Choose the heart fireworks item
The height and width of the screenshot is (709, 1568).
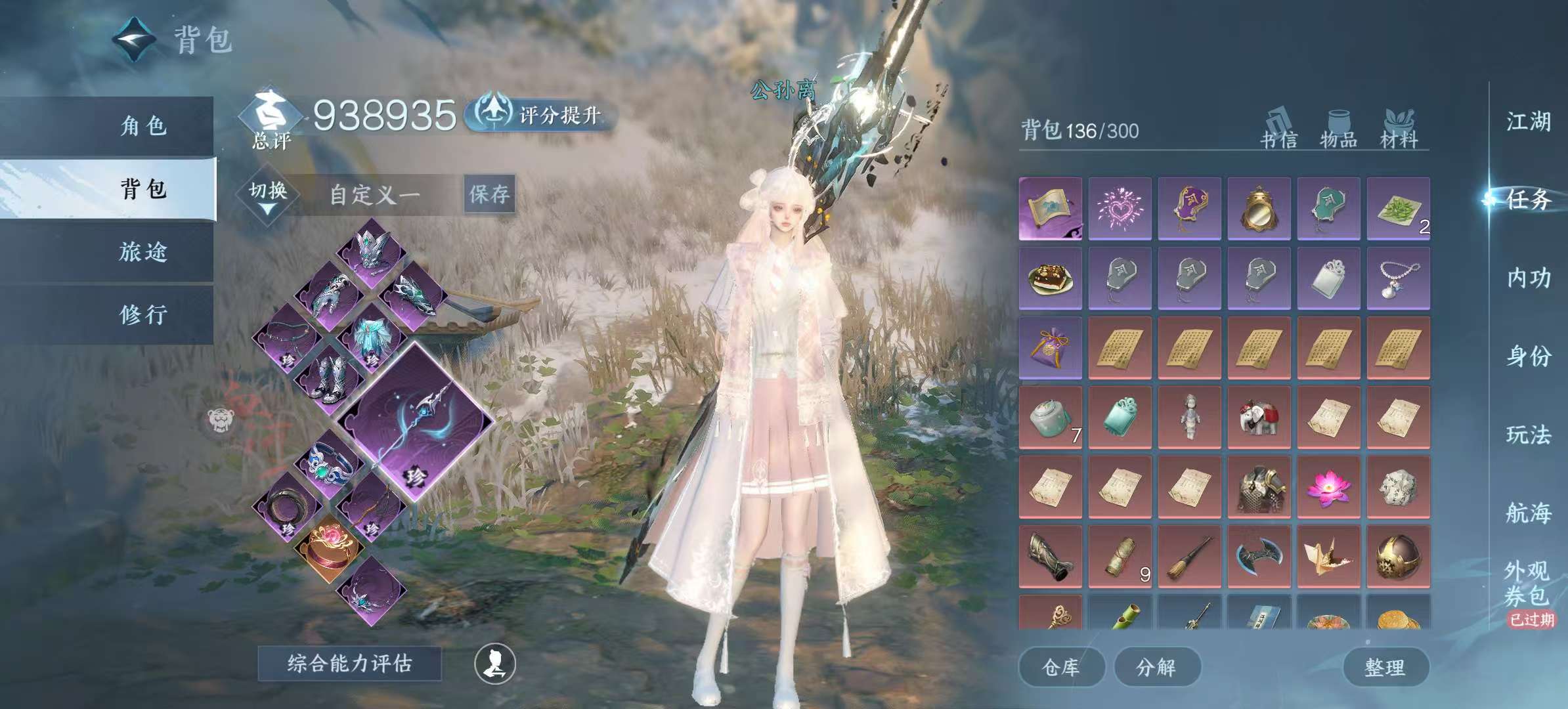tap(1120, 208)
